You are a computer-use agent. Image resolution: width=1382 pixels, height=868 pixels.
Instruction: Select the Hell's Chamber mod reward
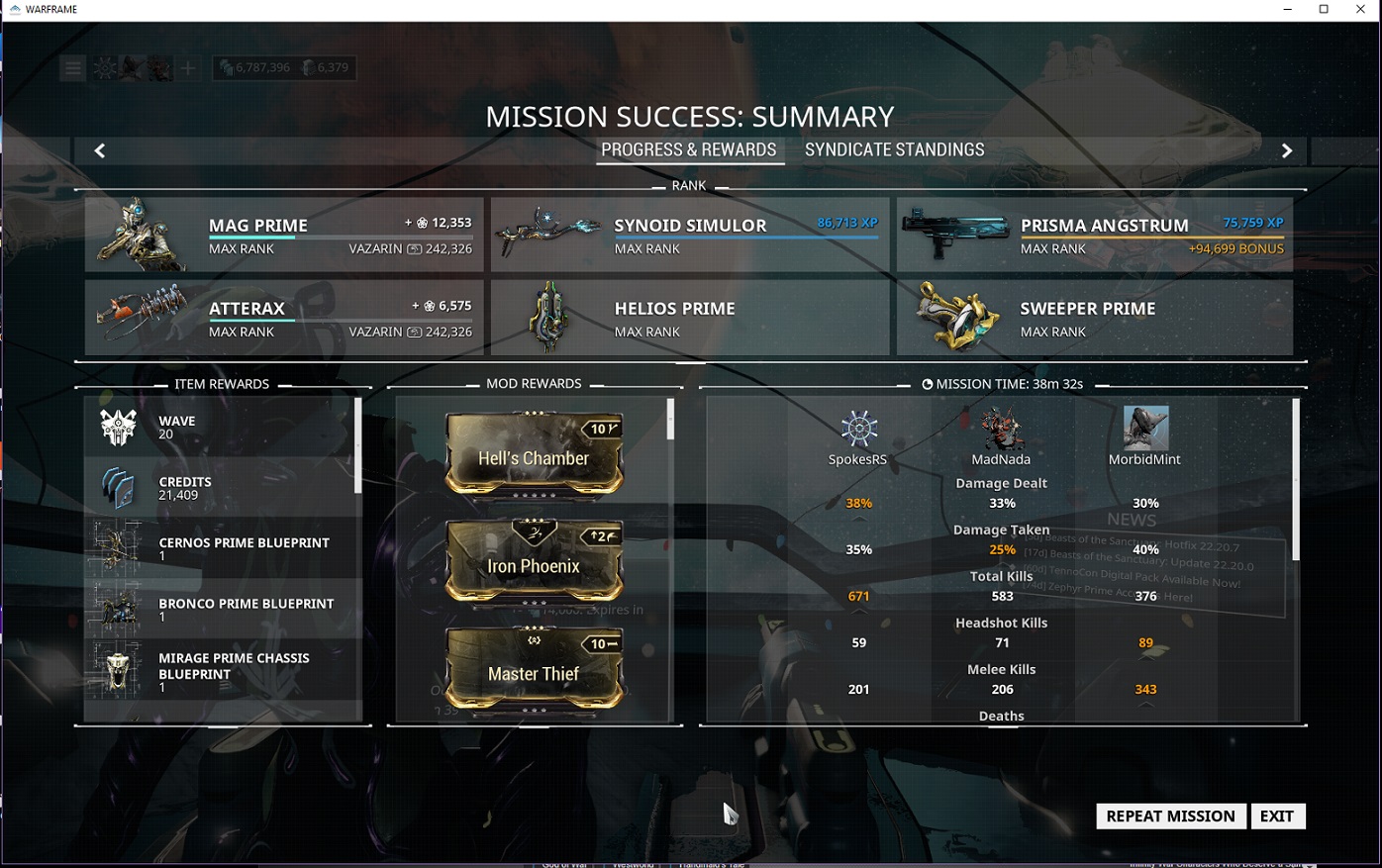click(x=534, y=454)
